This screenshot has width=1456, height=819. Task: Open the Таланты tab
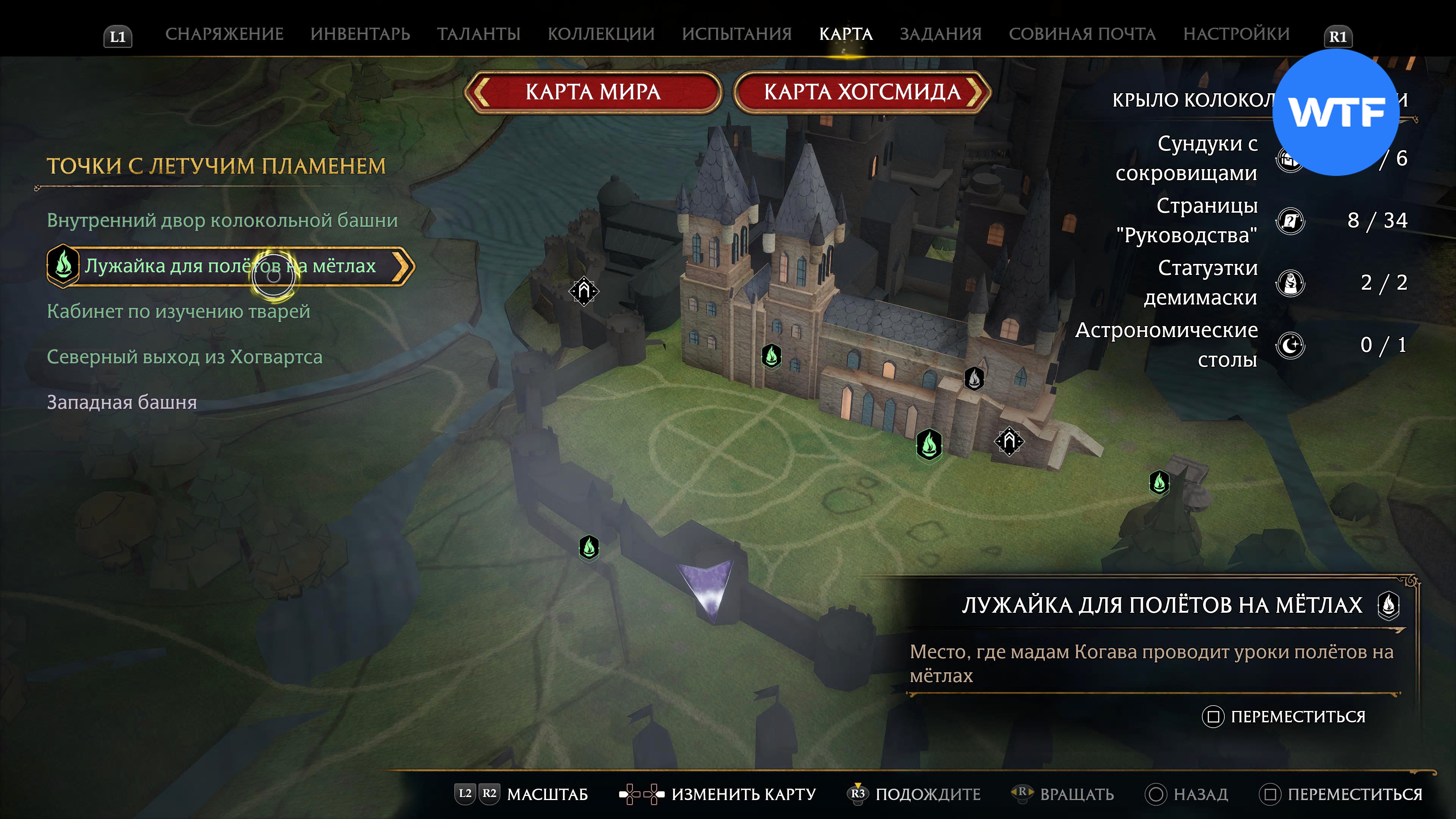478,34
